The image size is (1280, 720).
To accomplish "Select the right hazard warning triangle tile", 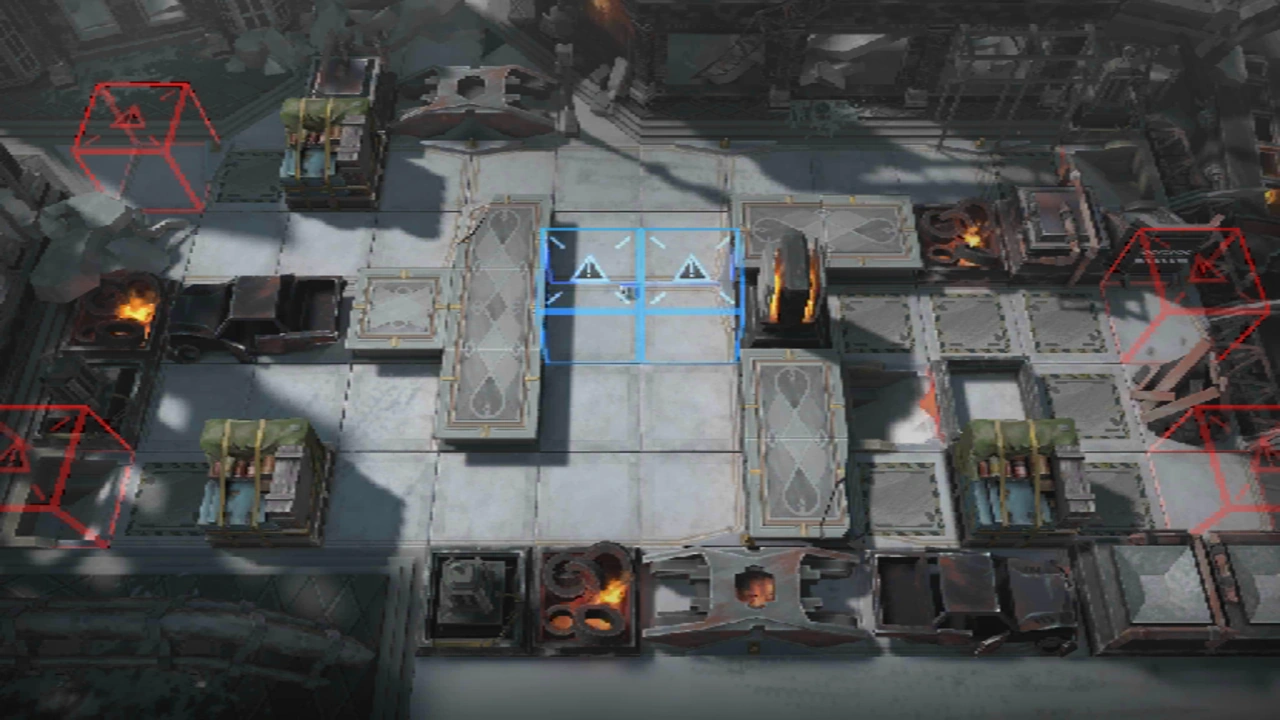I will 692,268.
